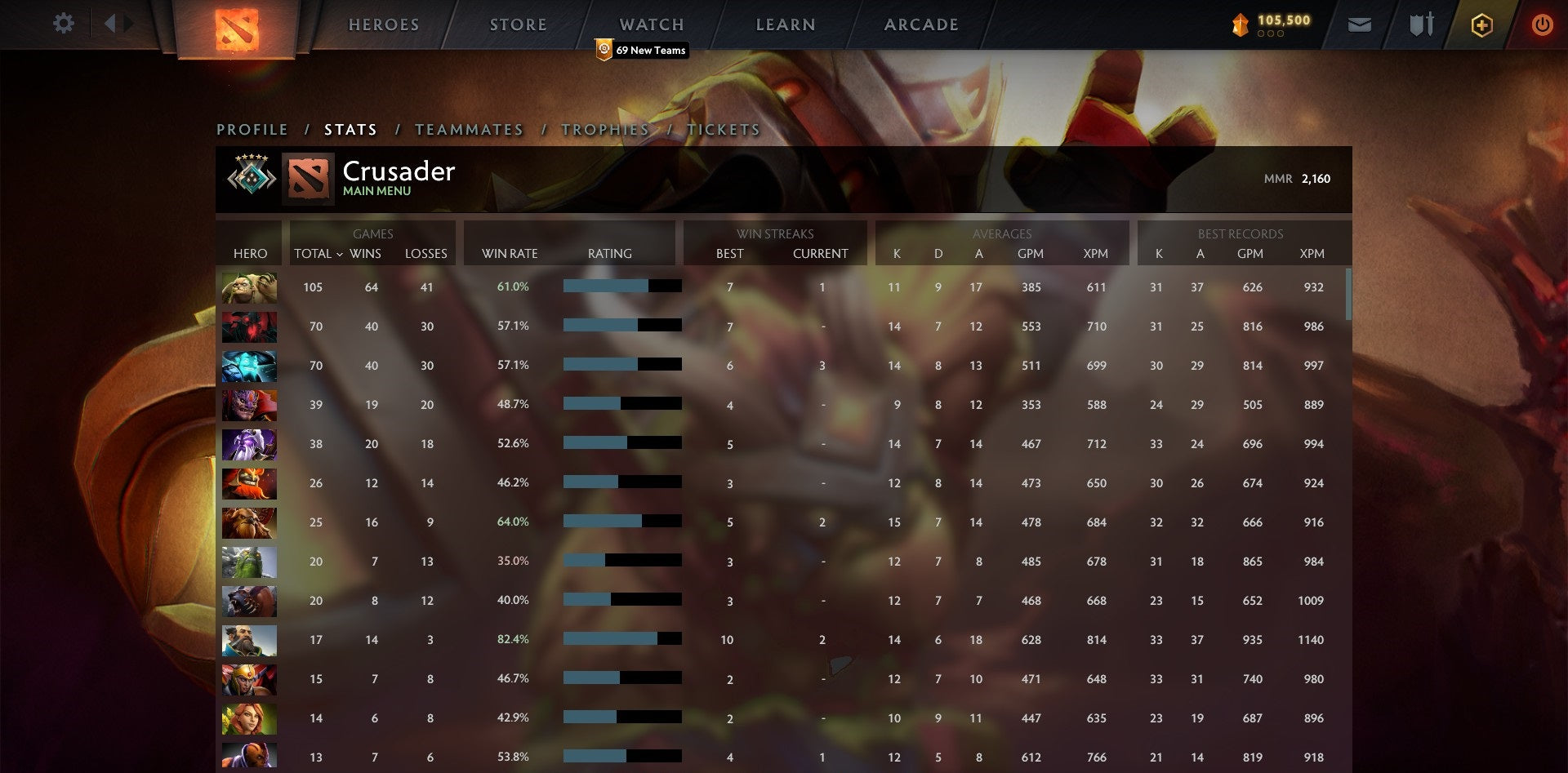Open the mail notifications icon
The width and height of the screenshot is (1568, 773).
point(1361,24)
